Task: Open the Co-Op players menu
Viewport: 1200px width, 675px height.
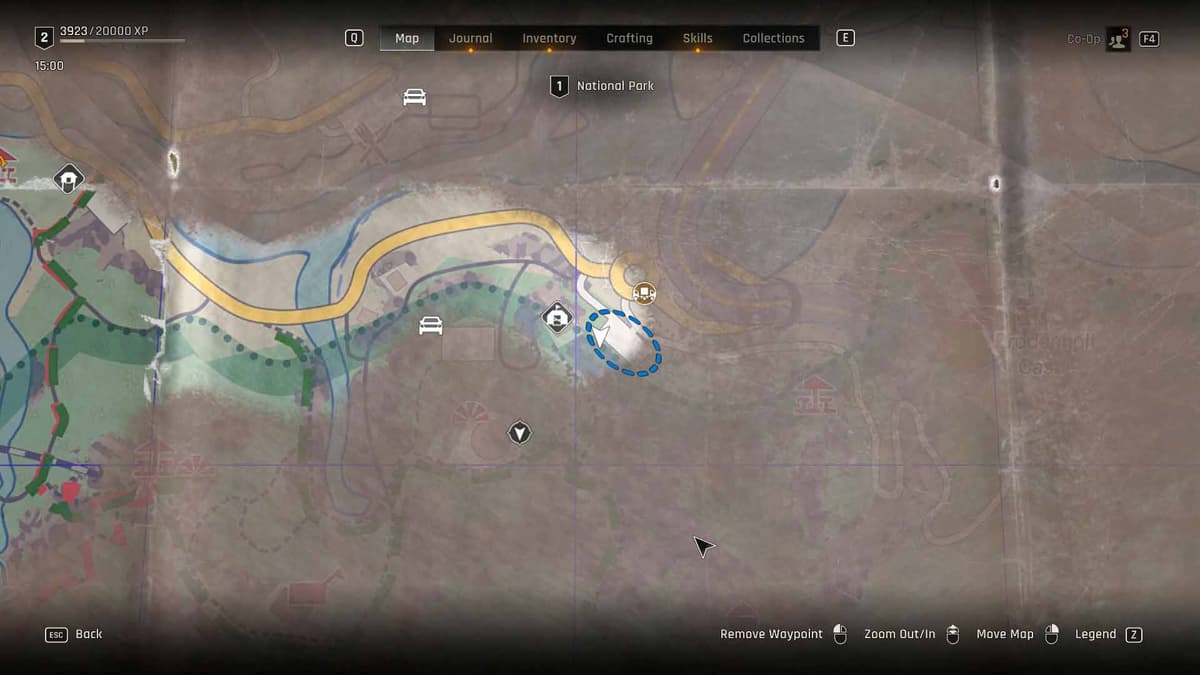Action: (1118, 39)
